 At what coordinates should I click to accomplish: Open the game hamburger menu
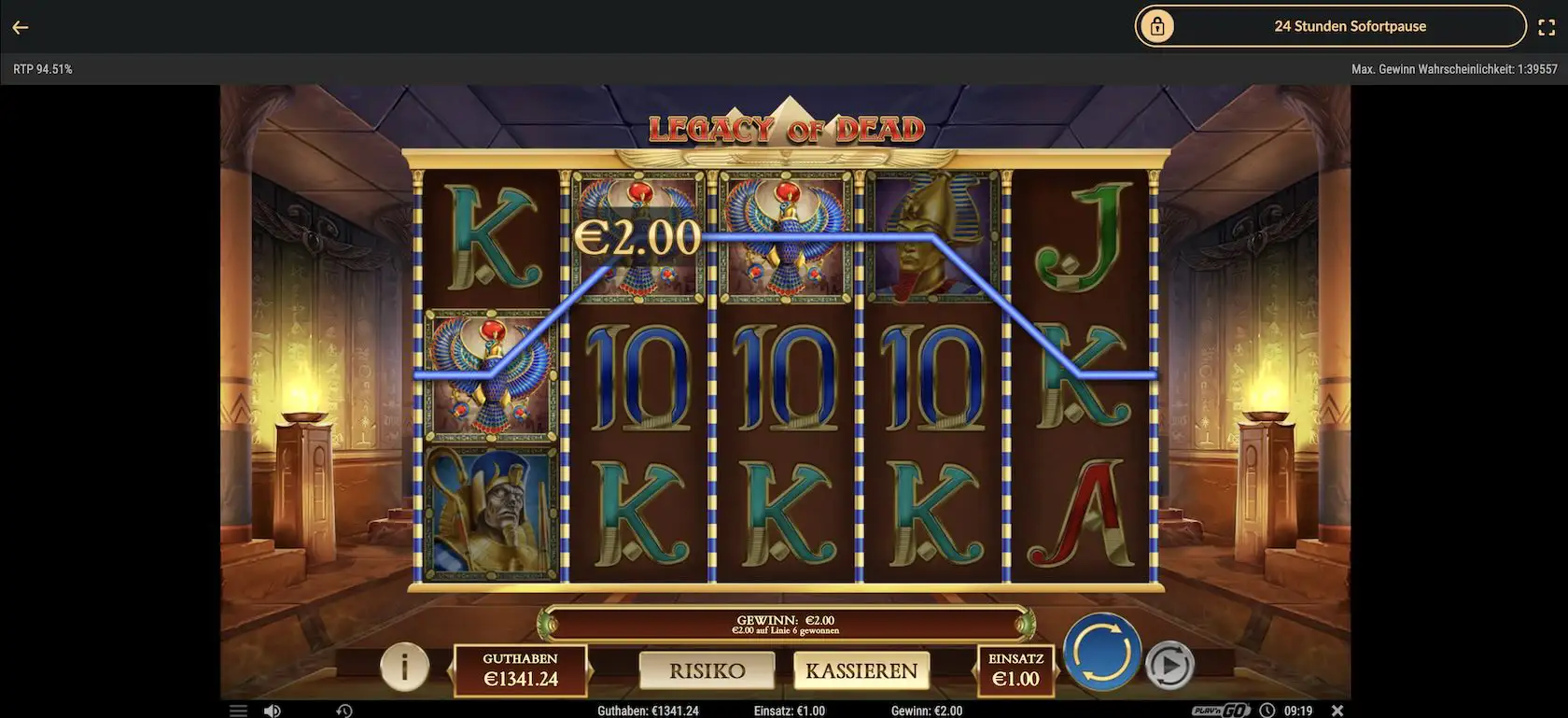239,711
